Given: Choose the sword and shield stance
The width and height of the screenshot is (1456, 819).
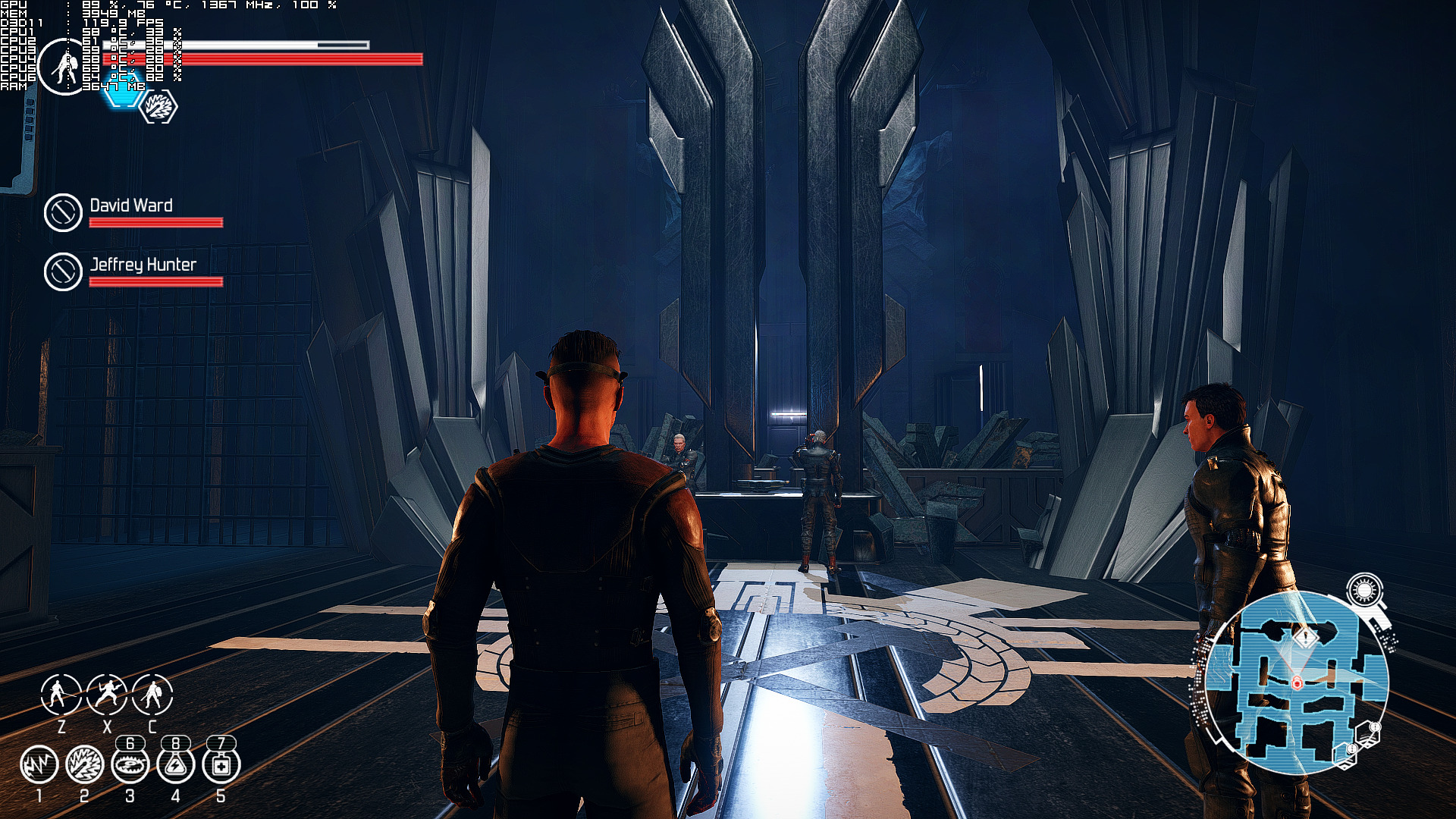Looking at the screenshot, I should (x=152, y=694).
